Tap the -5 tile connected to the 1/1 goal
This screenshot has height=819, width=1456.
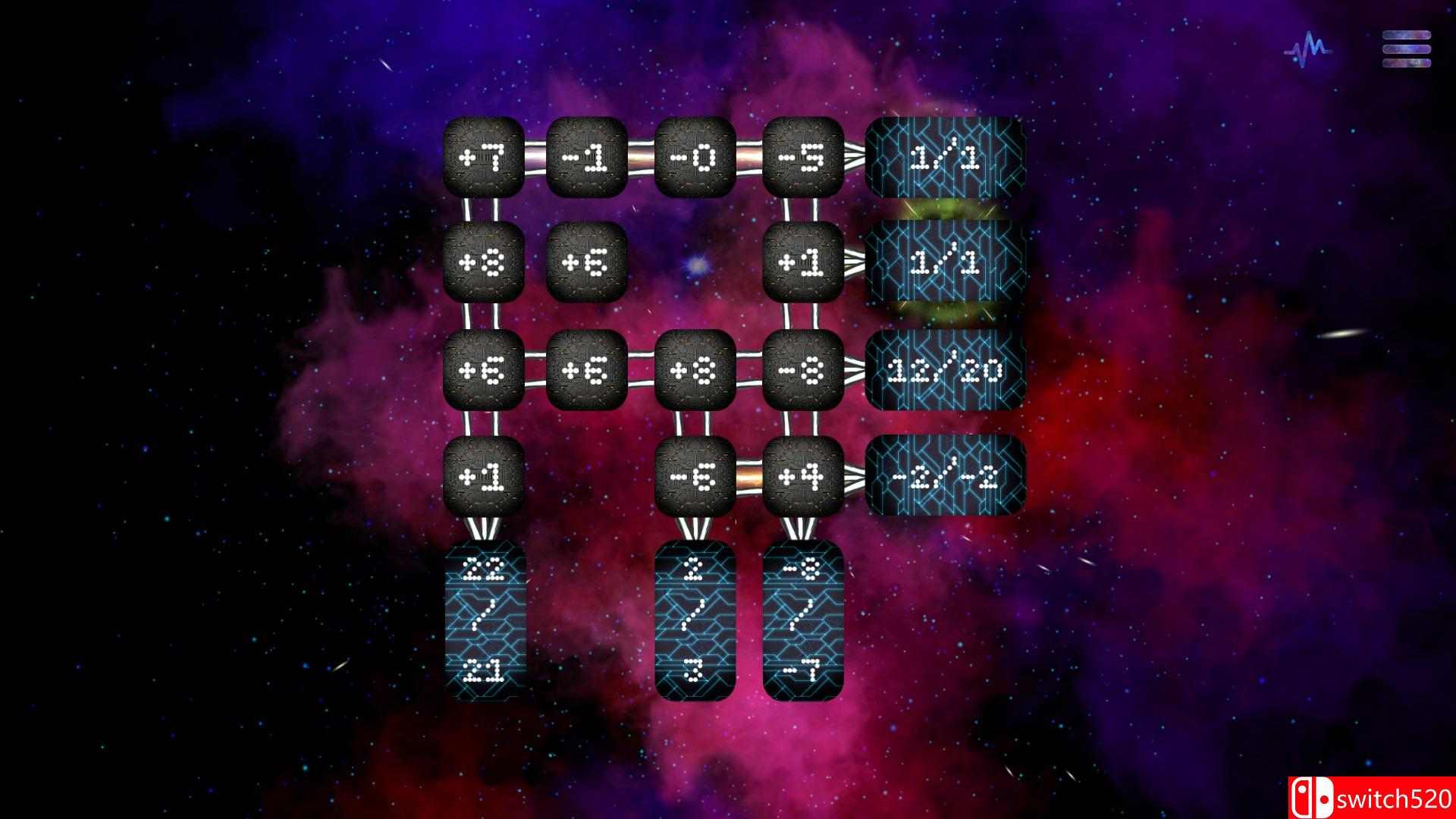804,157
